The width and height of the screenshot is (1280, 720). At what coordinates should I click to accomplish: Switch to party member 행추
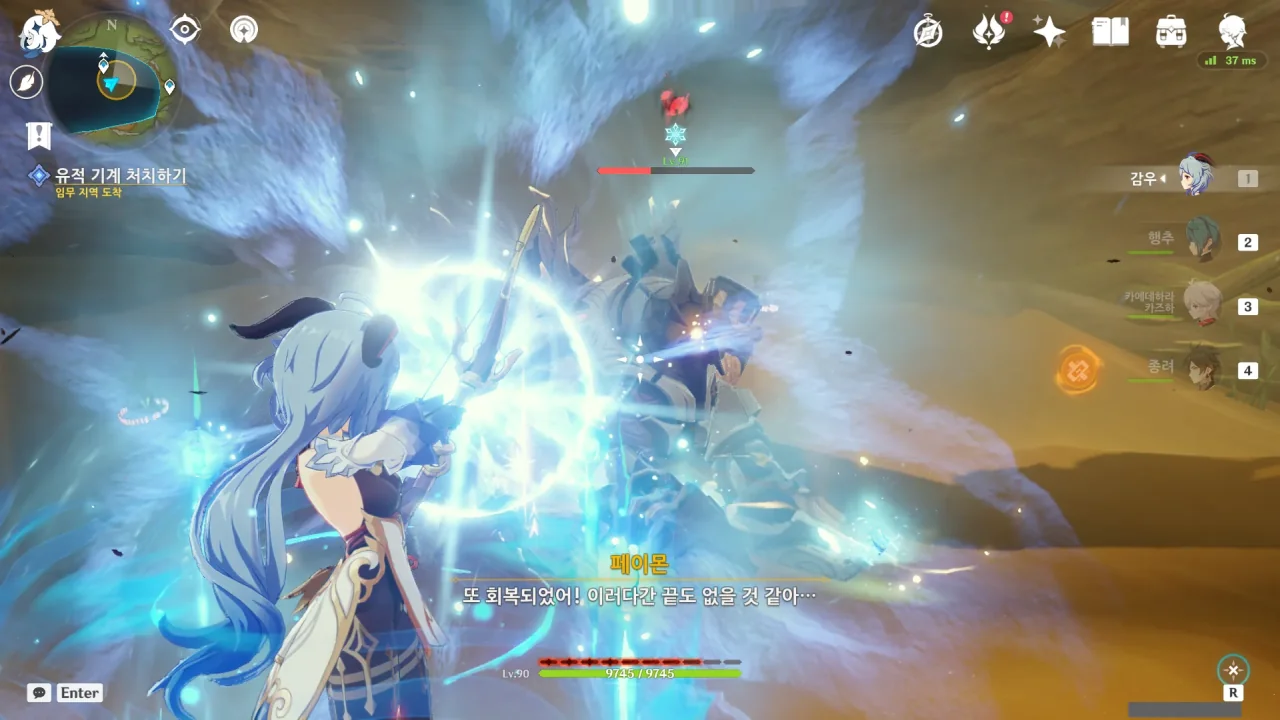tap(1203, 241)
